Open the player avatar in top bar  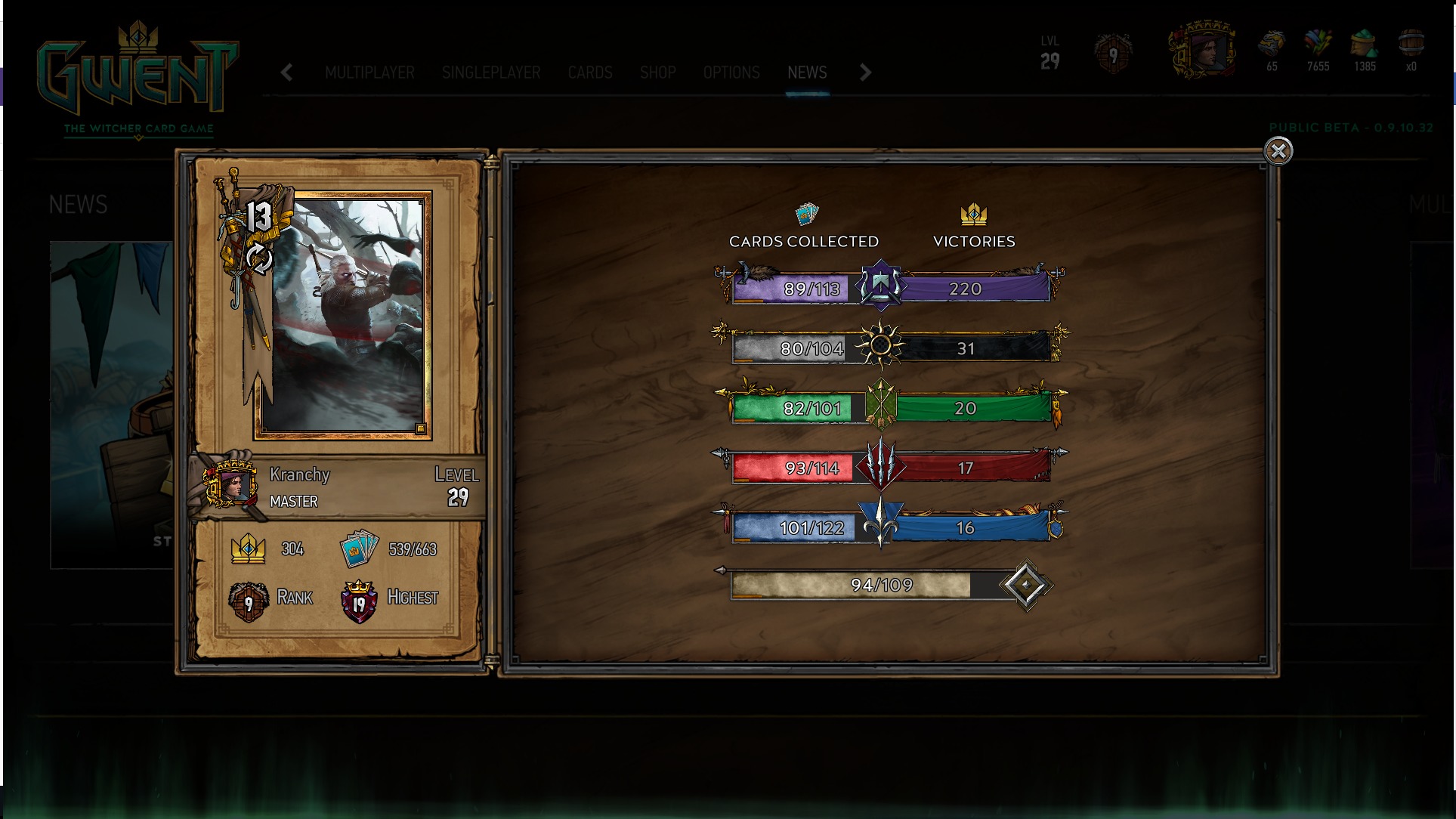tap(1202, 51)
